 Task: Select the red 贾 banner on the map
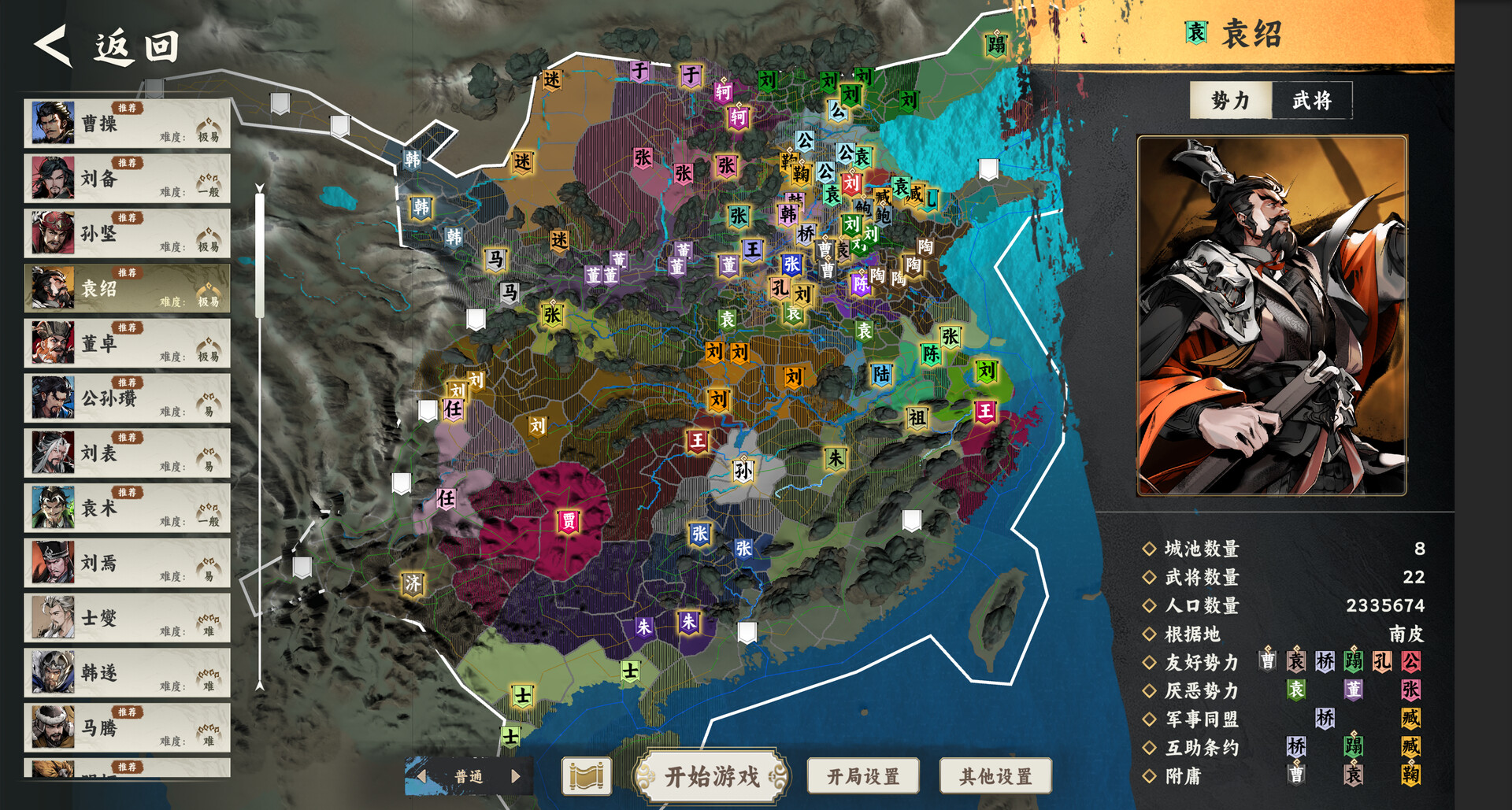(569, 520)
